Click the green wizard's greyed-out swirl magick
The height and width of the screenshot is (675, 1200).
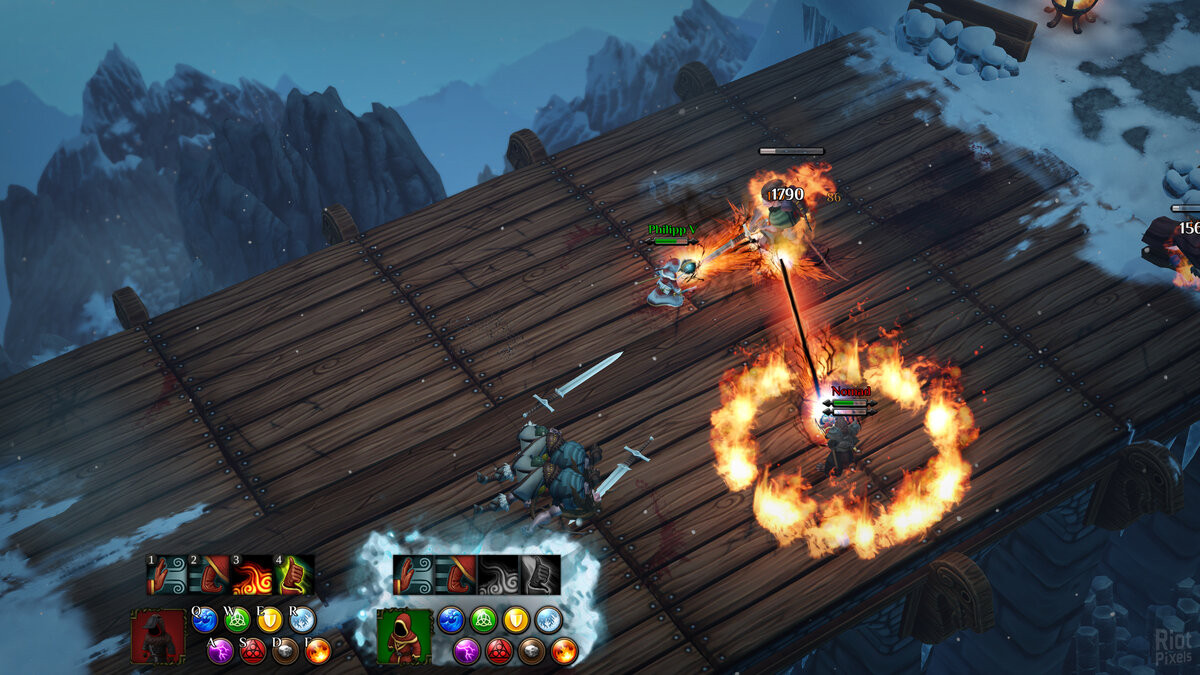point(498,575)
